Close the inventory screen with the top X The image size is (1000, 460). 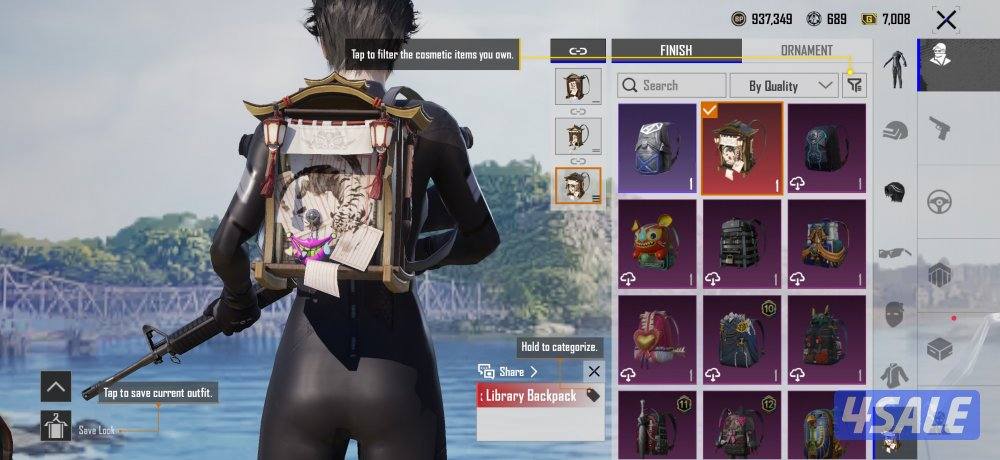click(x=945, y=19)
